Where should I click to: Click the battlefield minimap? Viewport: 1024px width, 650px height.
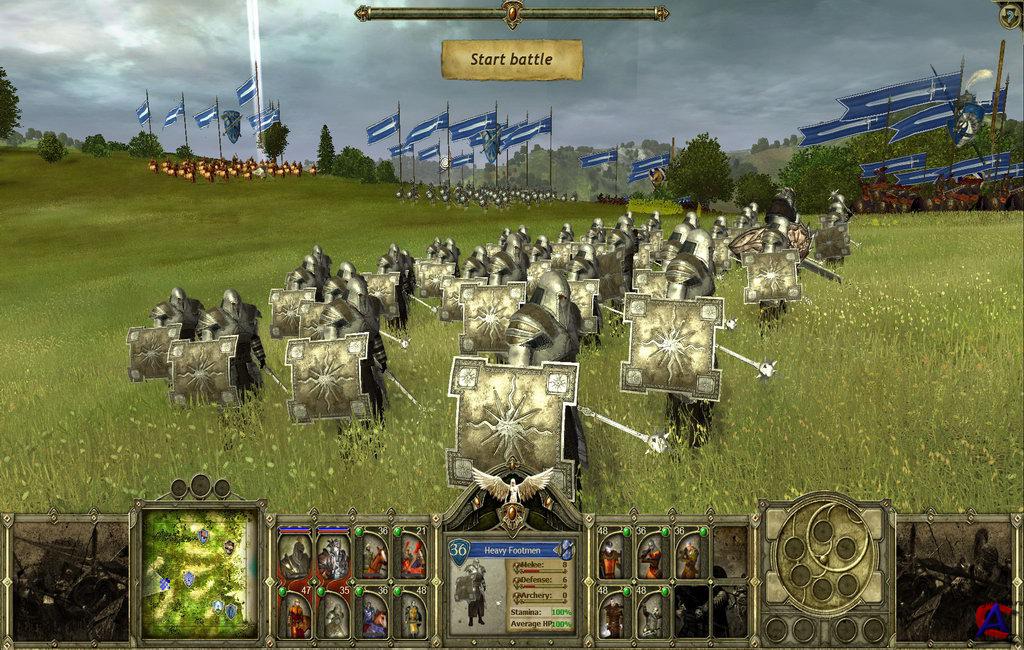tap(197, 574)
